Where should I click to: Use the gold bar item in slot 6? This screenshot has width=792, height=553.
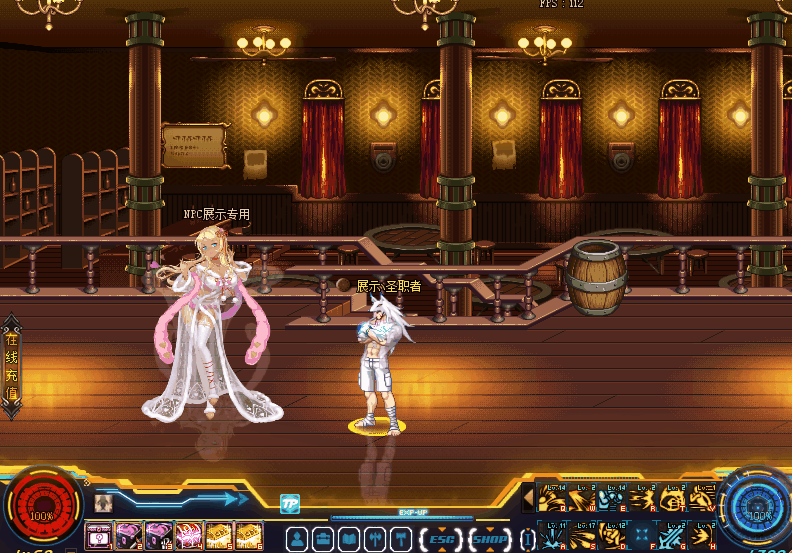pyautogui.click(x=248, y=537)
